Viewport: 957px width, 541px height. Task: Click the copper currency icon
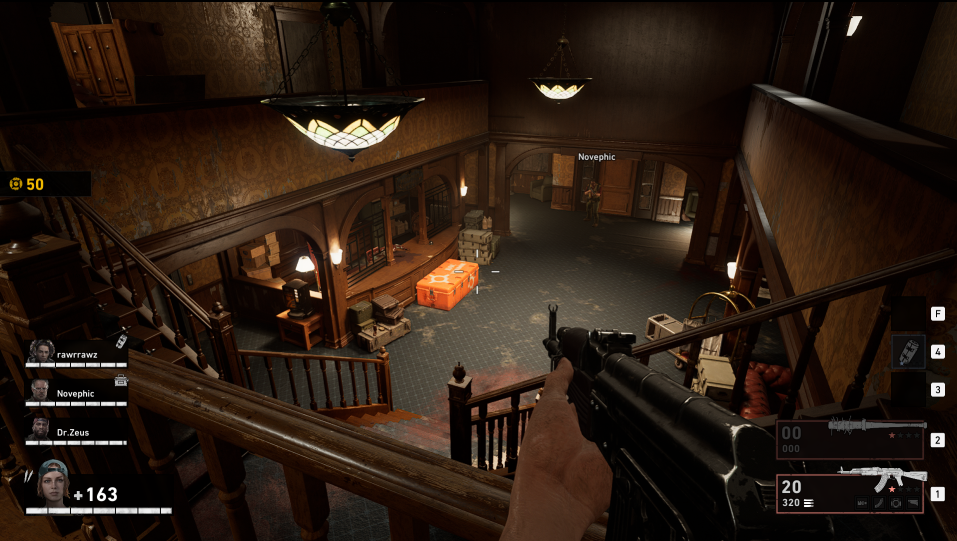tap(15, 184)
